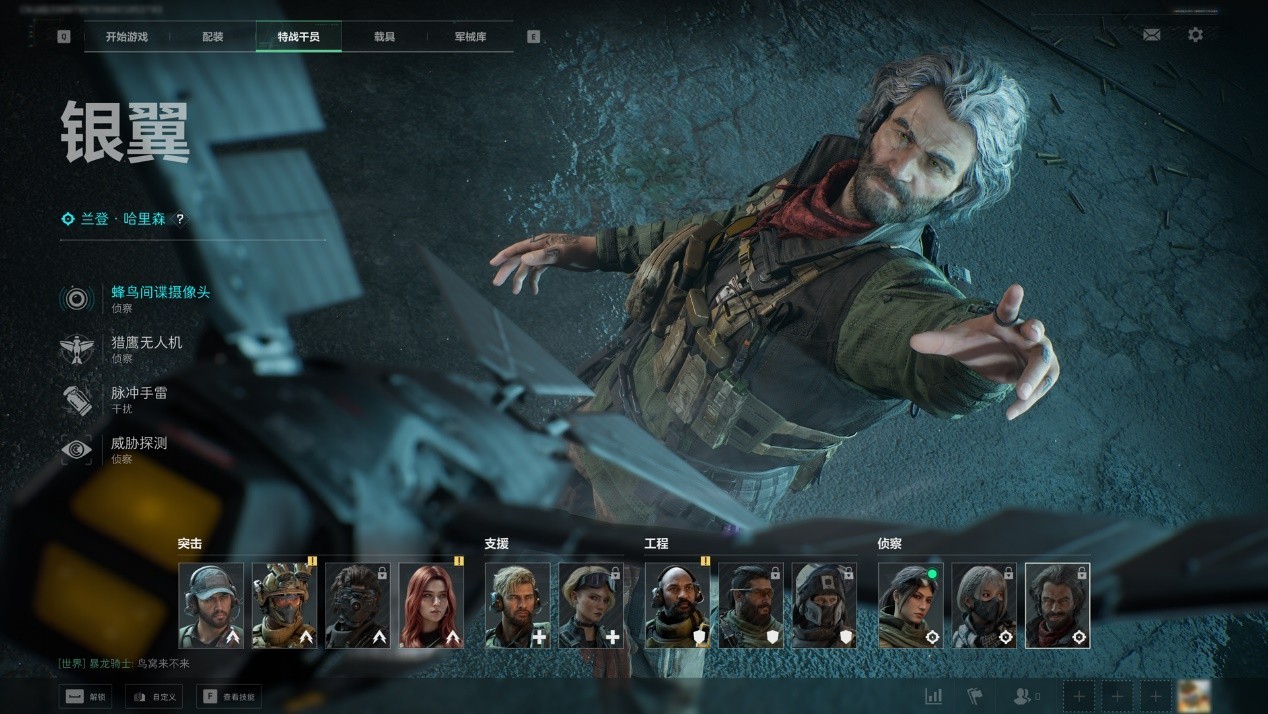
Task: Open the mail envelope icon
Action: click(1151, 35)
